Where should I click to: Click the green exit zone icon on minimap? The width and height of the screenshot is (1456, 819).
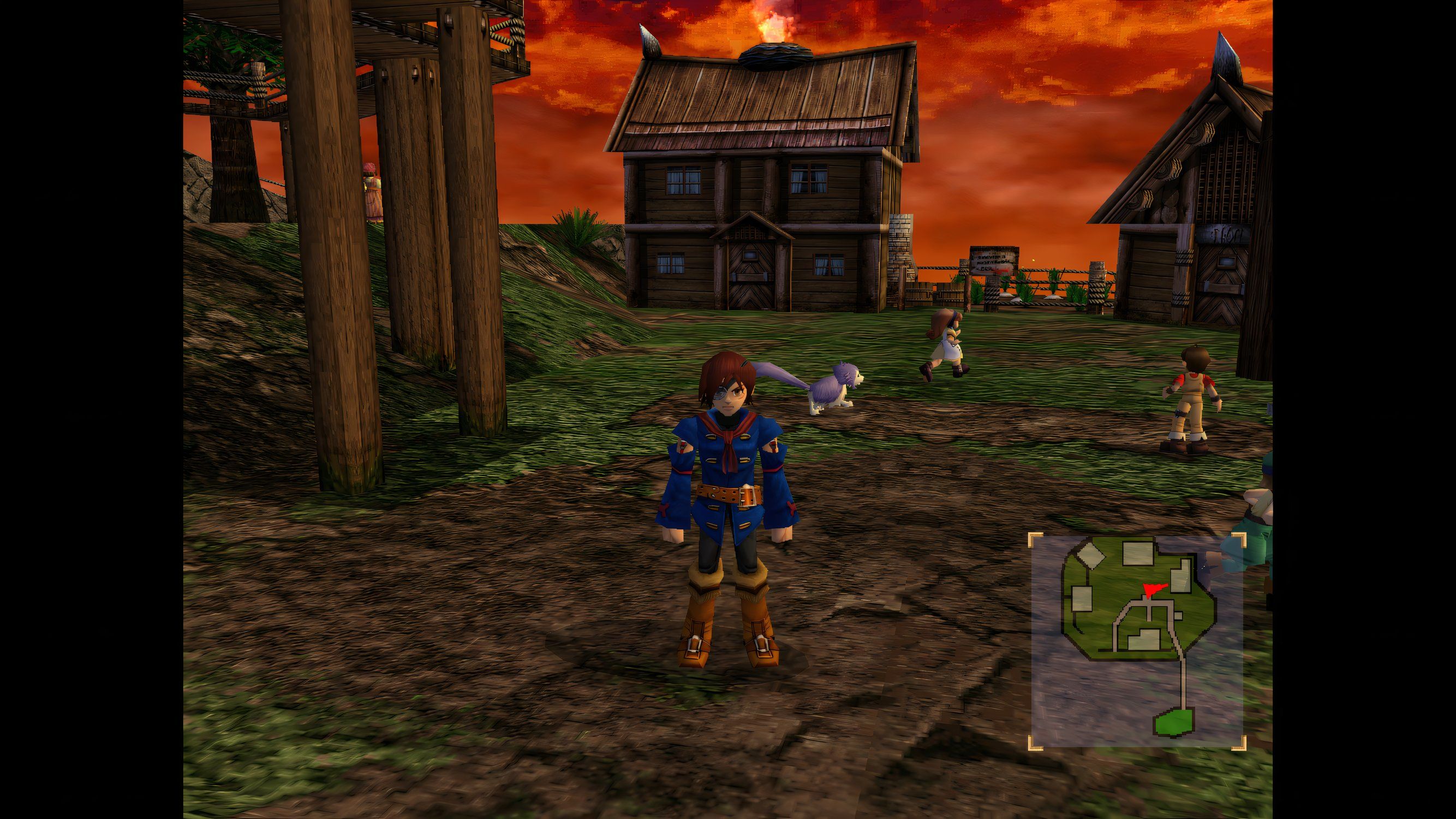tap(1174, 722)
